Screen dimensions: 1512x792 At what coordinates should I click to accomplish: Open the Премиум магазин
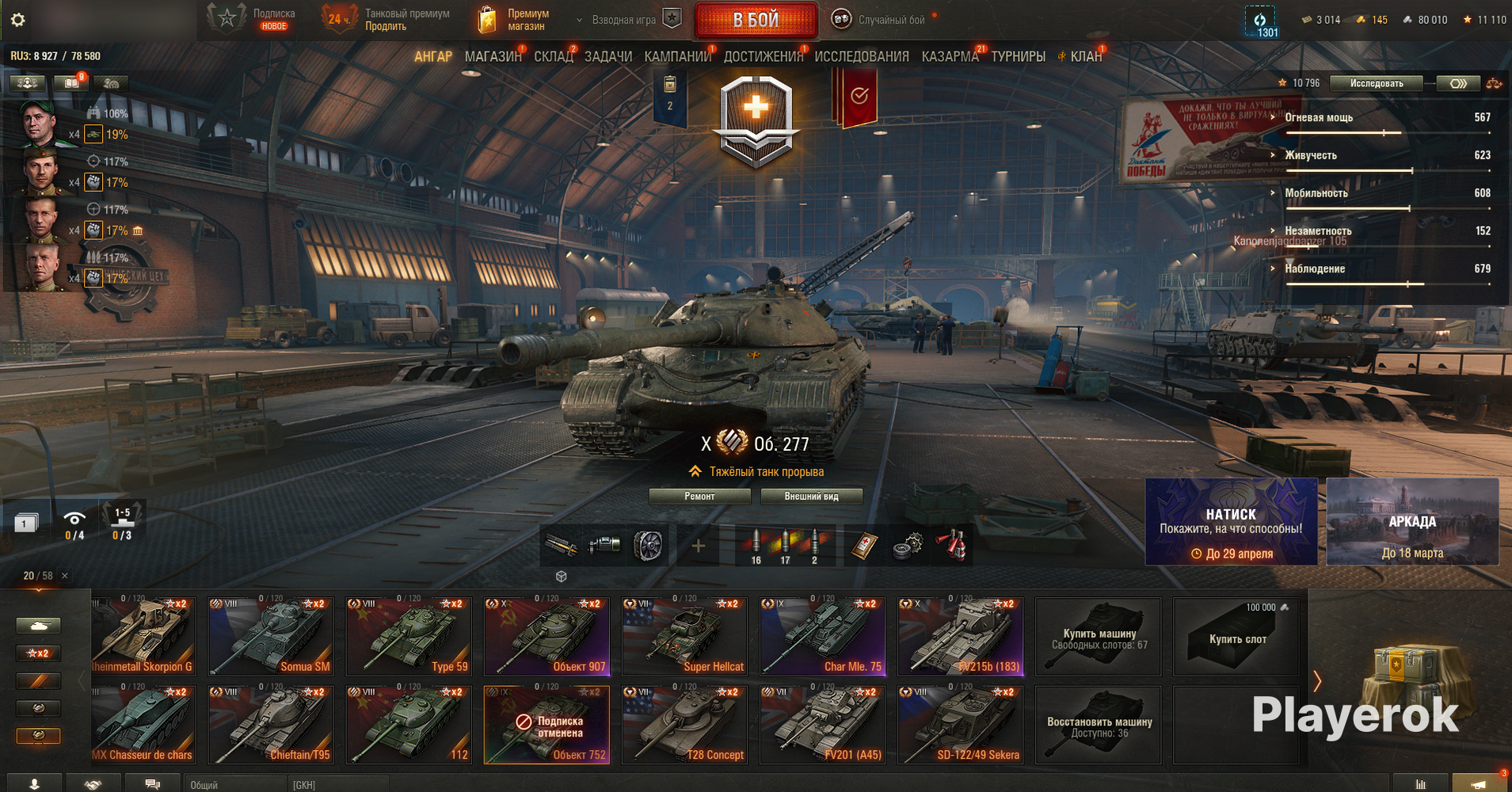pos(515,20)
